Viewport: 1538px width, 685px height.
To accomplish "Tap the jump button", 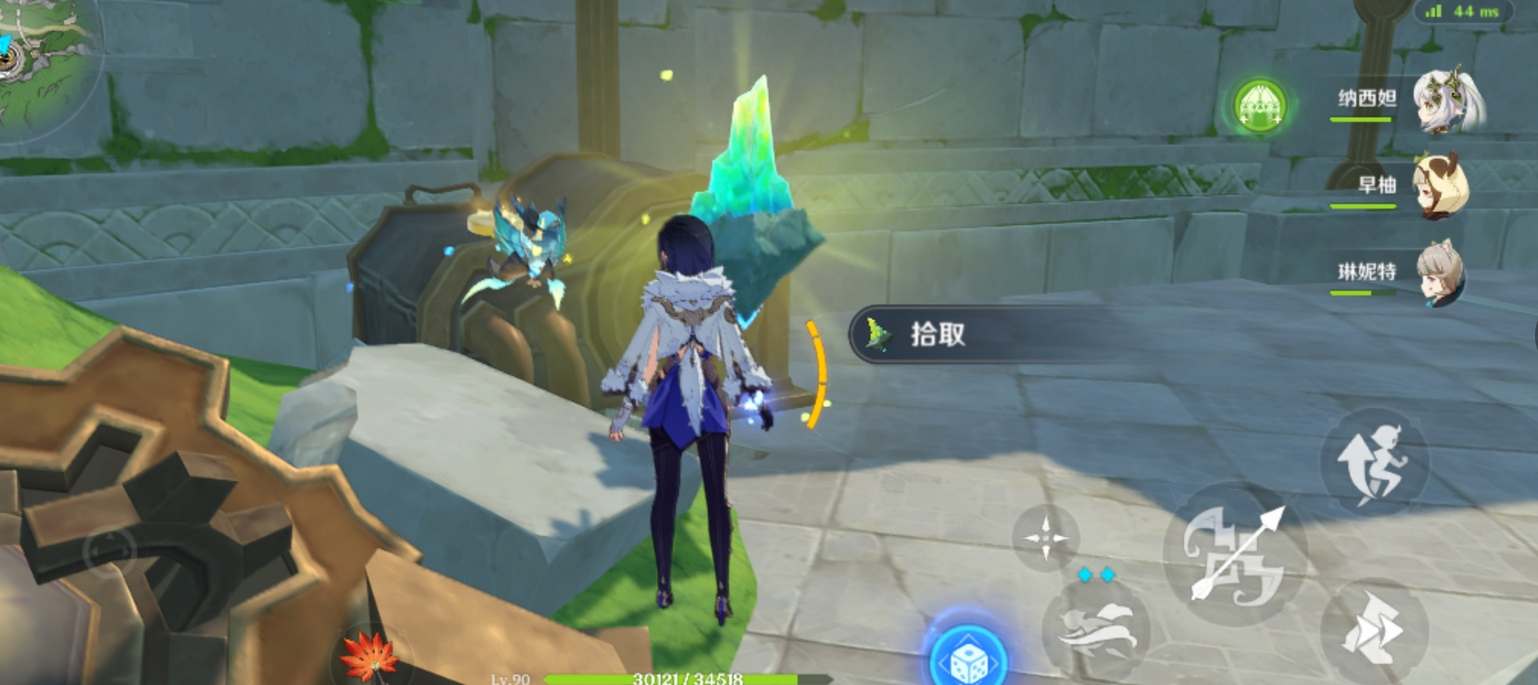I will click(1374, 461).
